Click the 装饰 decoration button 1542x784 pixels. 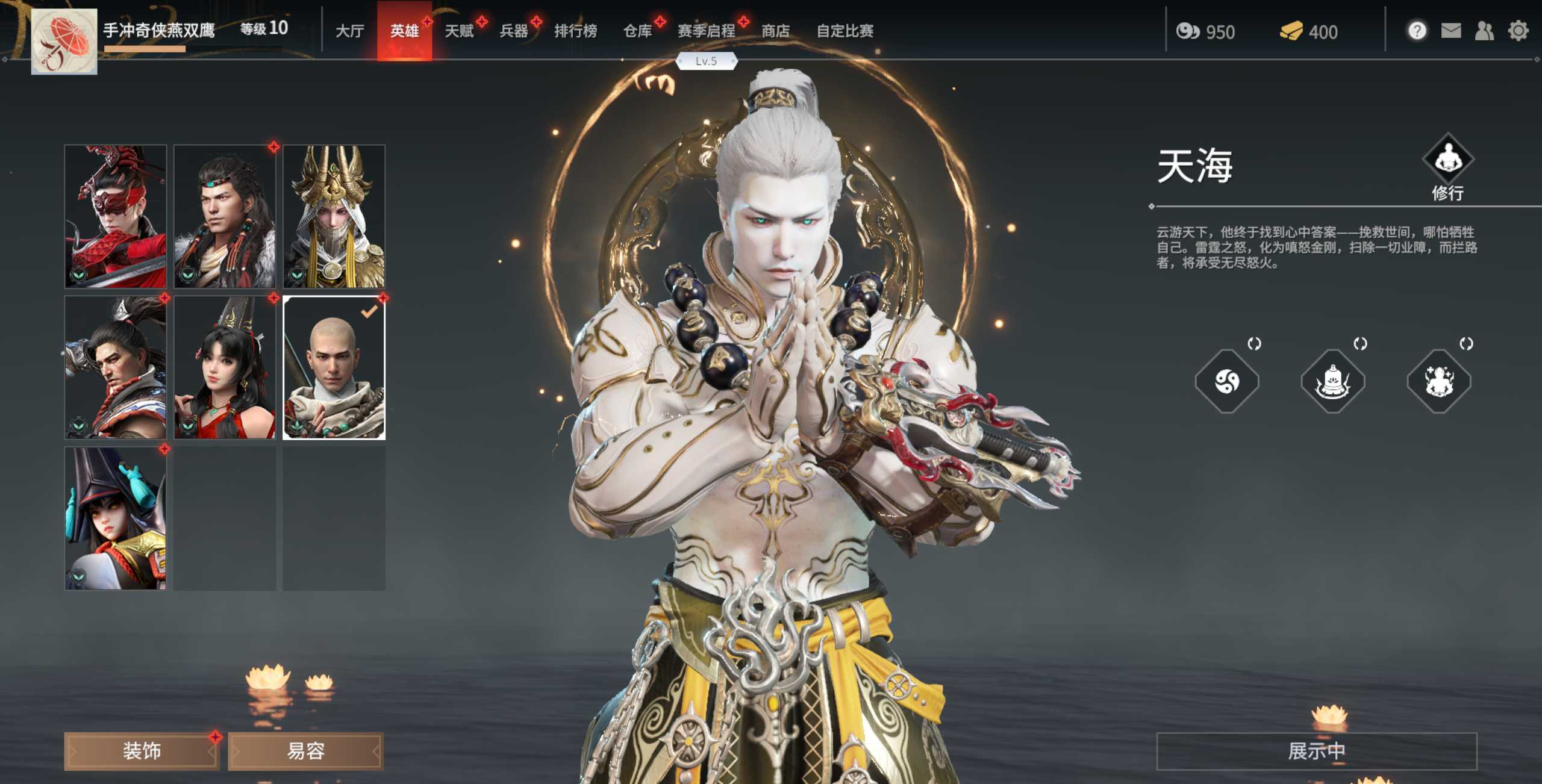click(141, 750)
